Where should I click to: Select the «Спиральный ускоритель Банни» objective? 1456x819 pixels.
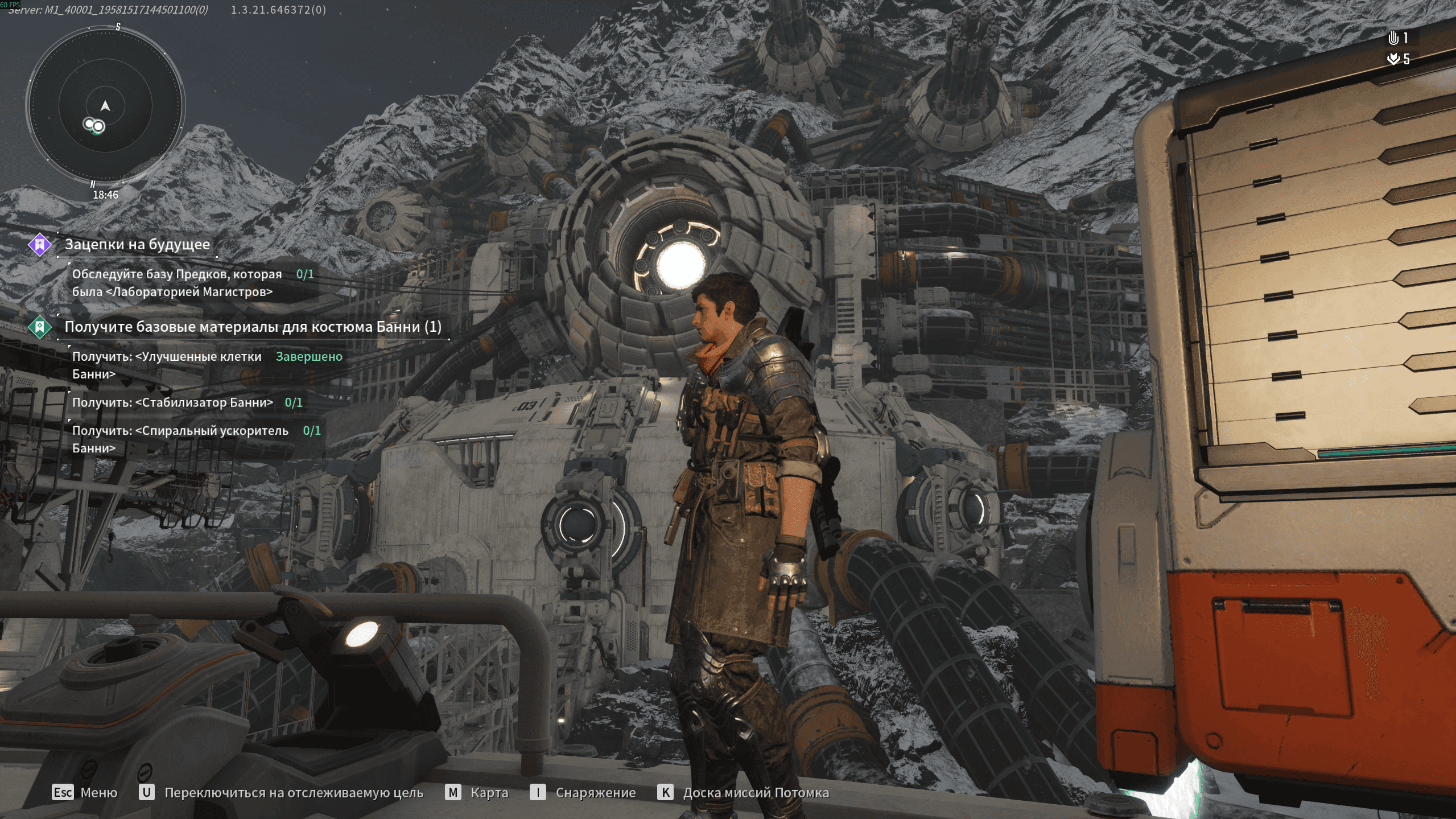[180, 439]
